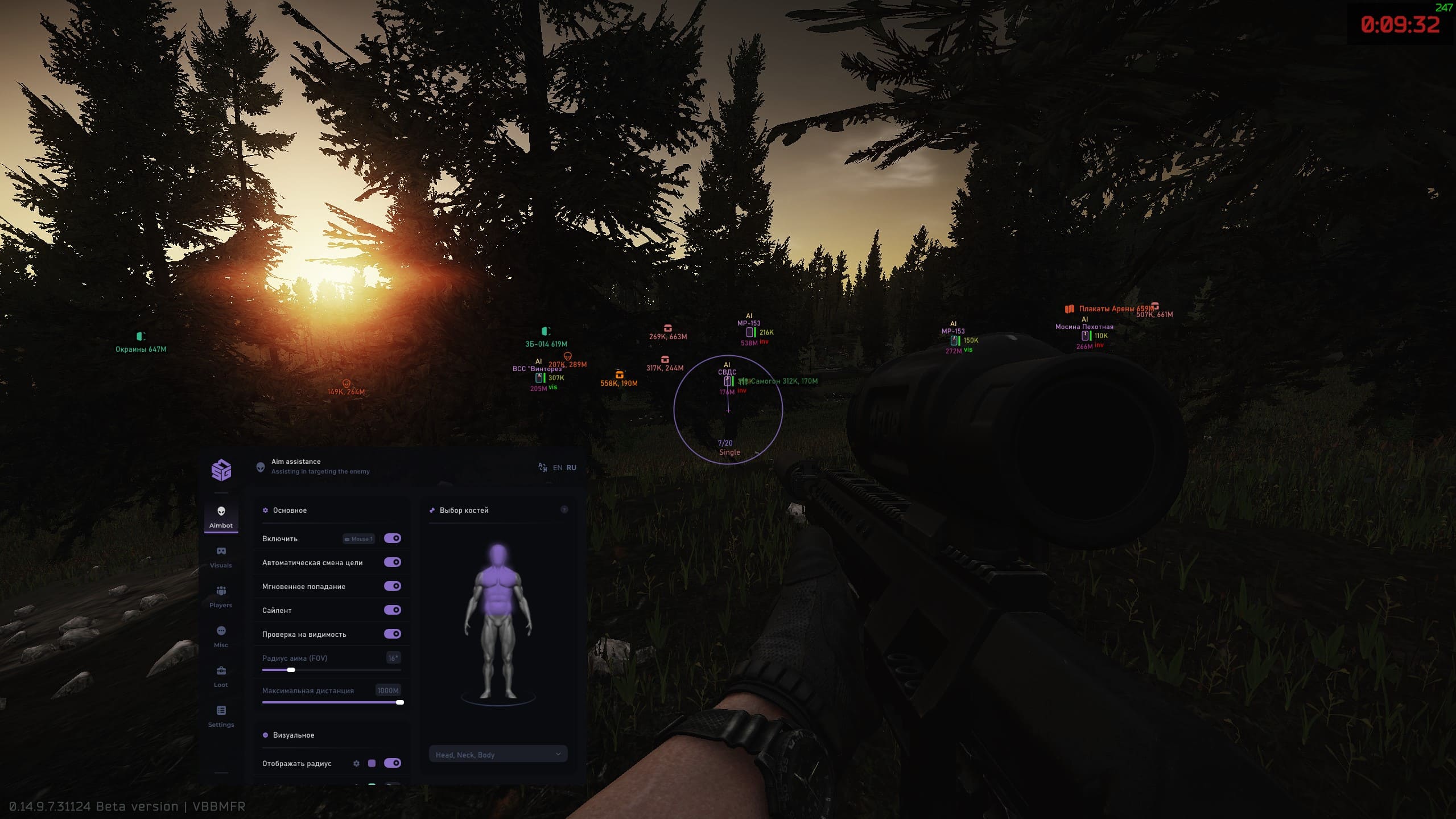Open the radius color swatch
Image resolution: width=1456 pixels, height=819 pixels.
(372, 763)
